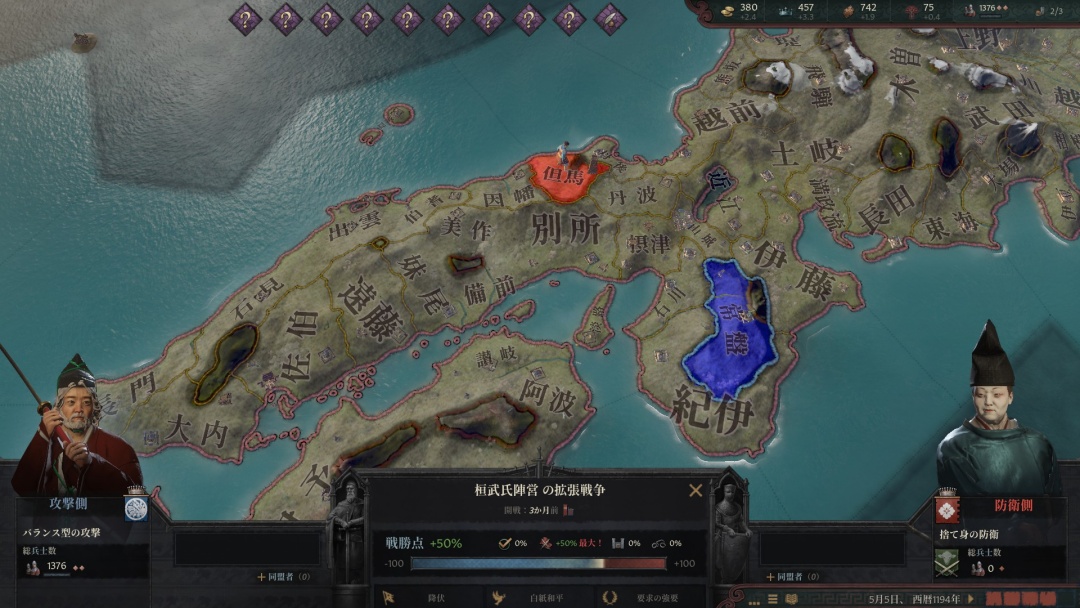Click the attacker's blue coat of arms
The image size is (1080, 608).
136,508
